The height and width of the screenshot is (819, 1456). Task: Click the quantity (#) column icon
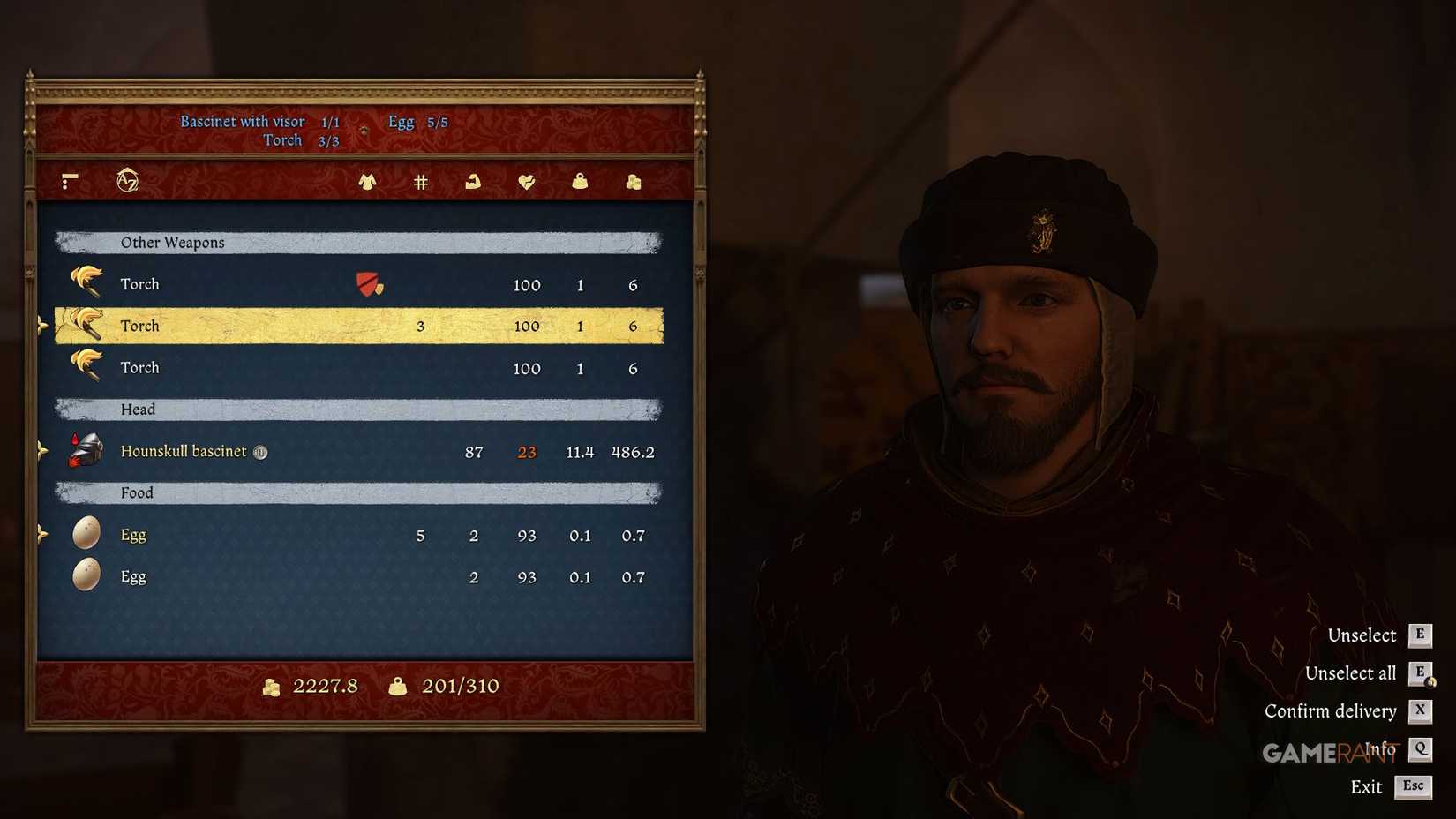pos(420,181)
